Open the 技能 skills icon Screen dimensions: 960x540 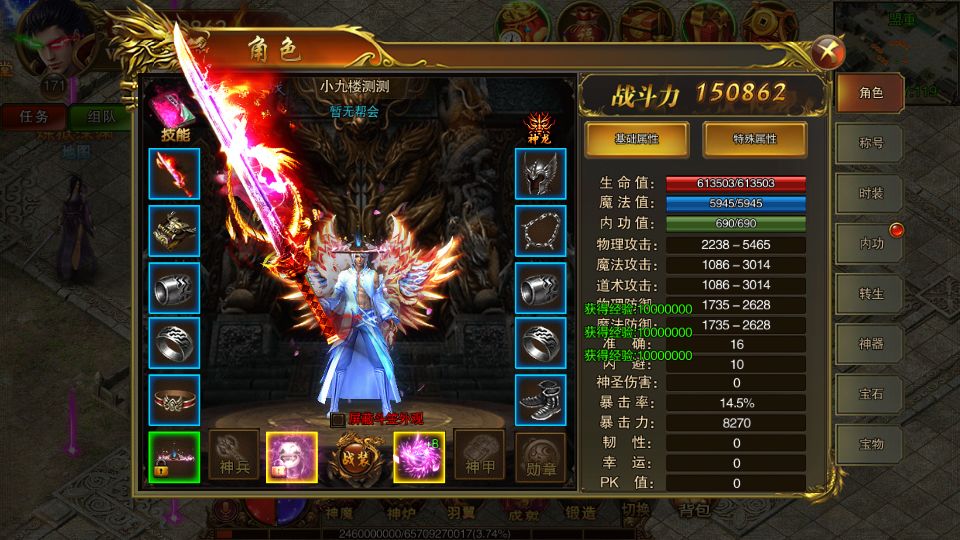coord(174,107)
